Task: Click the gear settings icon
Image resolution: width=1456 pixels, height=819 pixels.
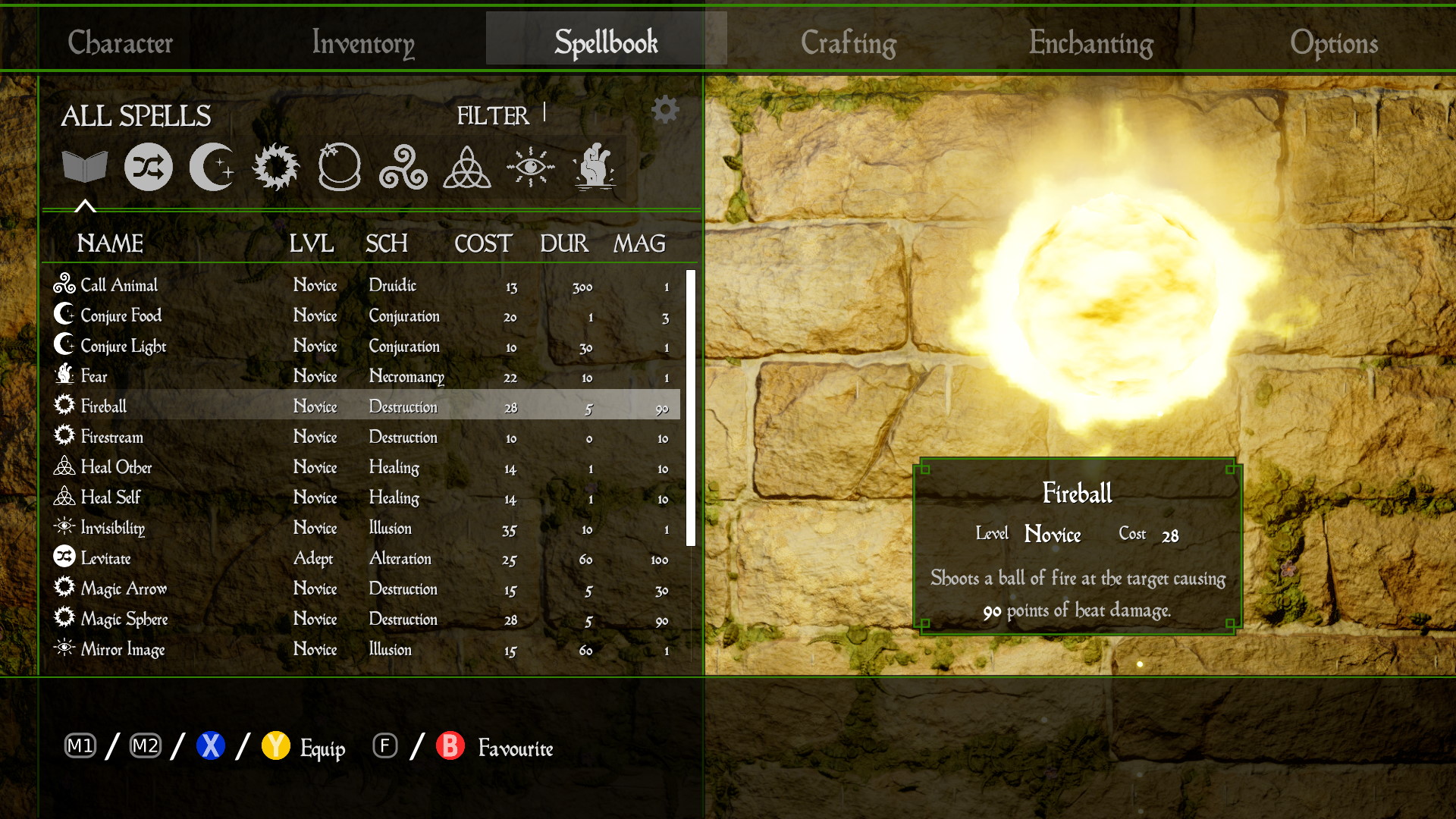Action: pos(665,110)
